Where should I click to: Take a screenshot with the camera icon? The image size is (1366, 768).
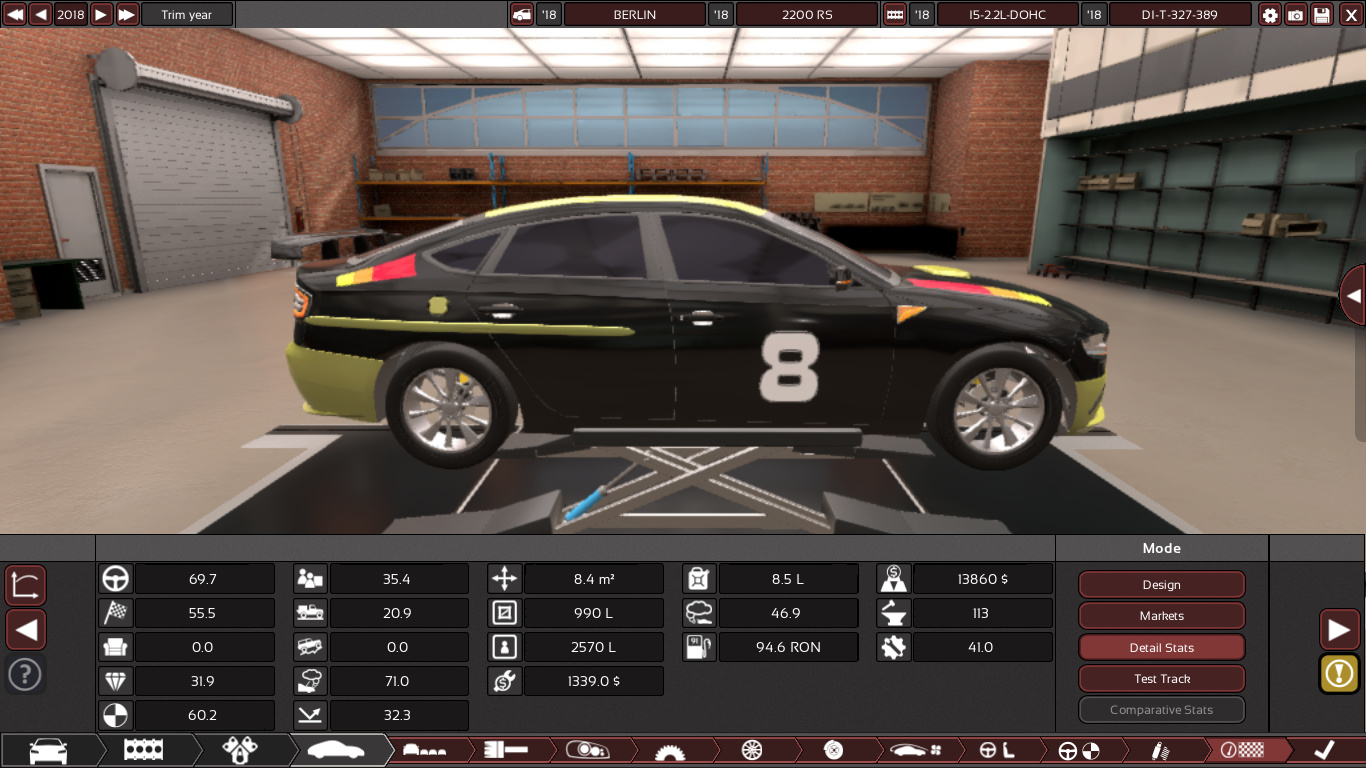click(1296, 15)
